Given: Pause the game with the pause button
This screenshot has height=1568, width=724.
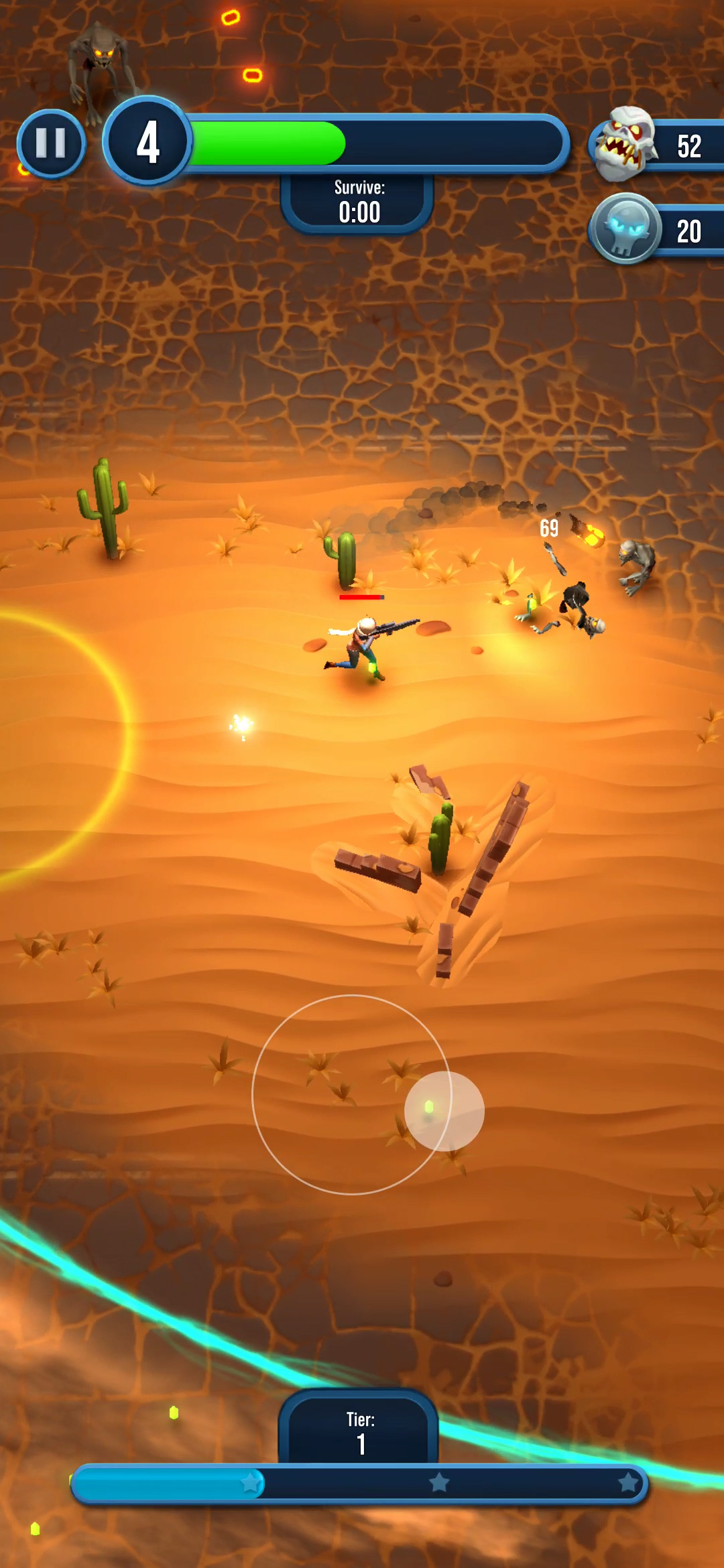Looking at the screenshot, I should coord(51,143).
